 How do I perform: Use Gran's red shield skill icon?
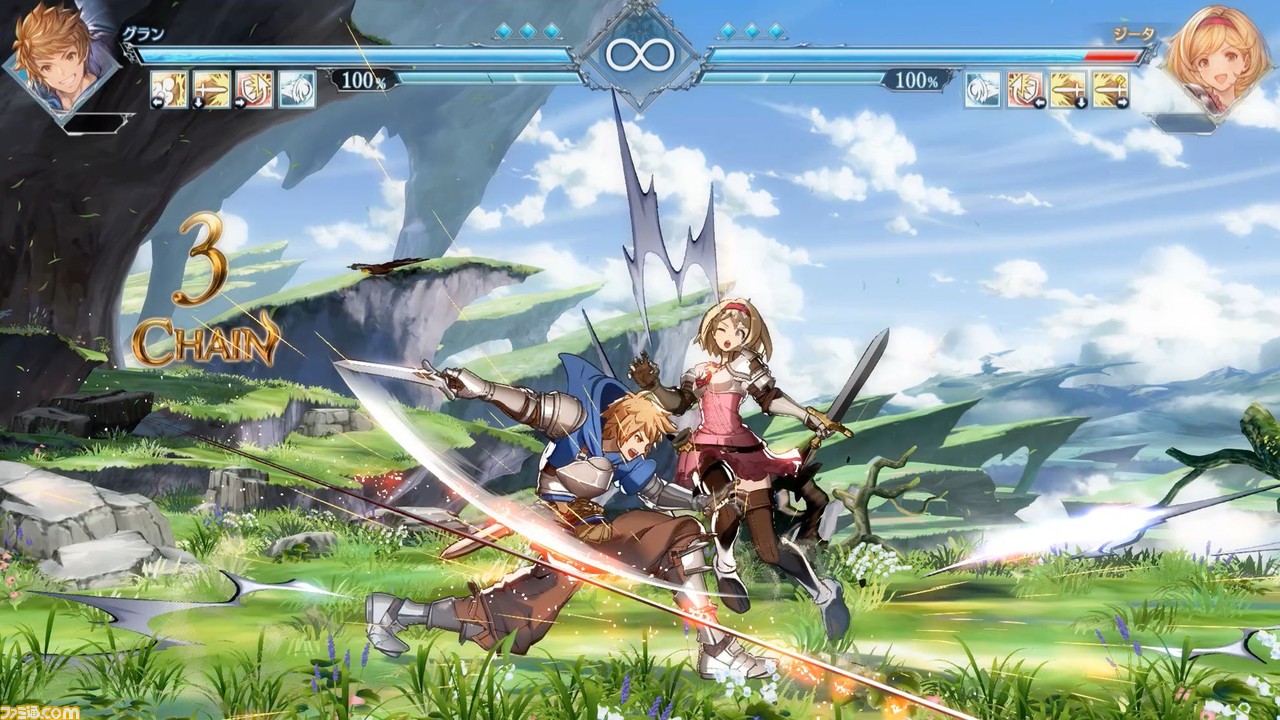[254, 89]
